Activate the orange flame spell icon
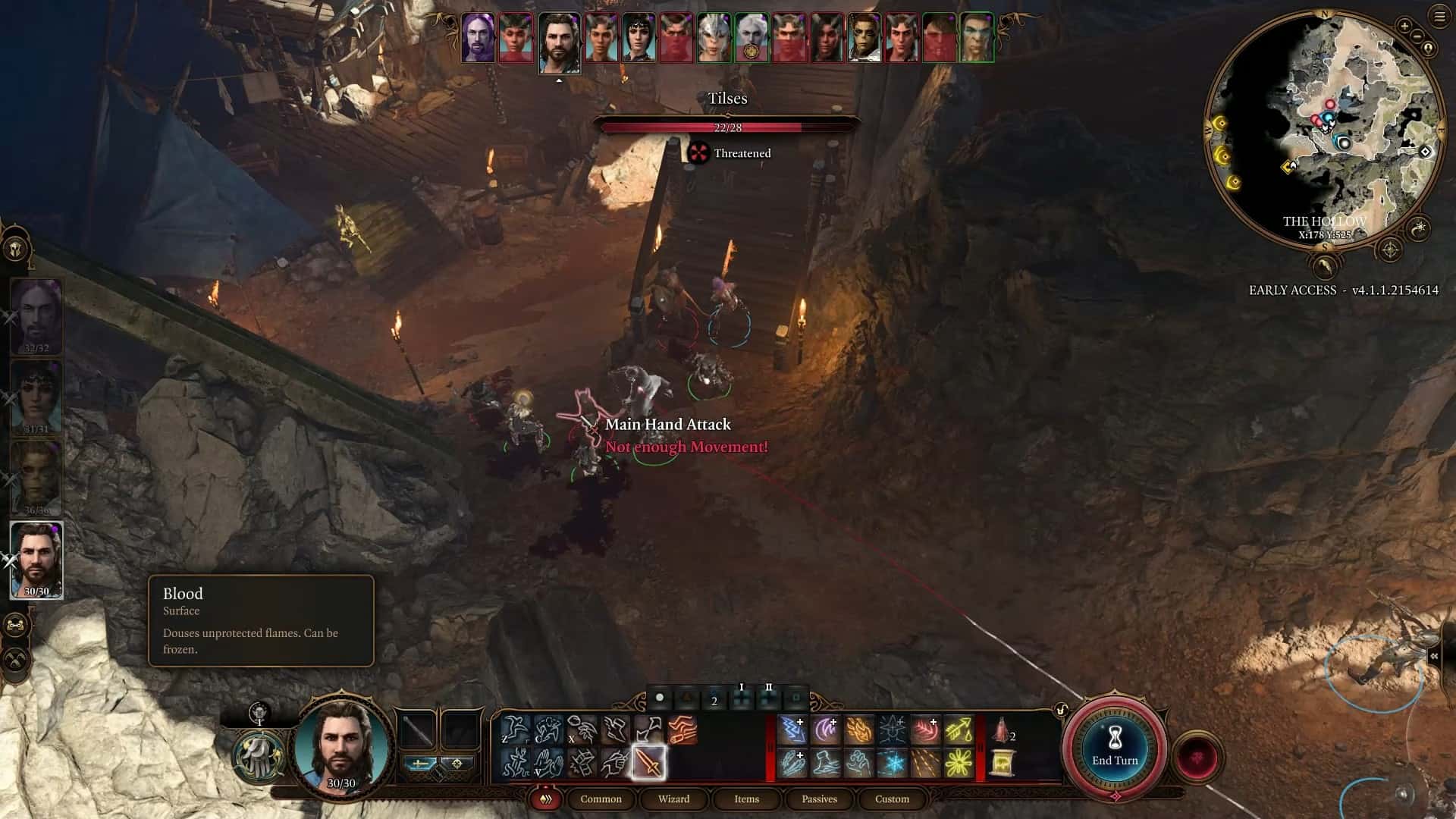 pos(859,730)
